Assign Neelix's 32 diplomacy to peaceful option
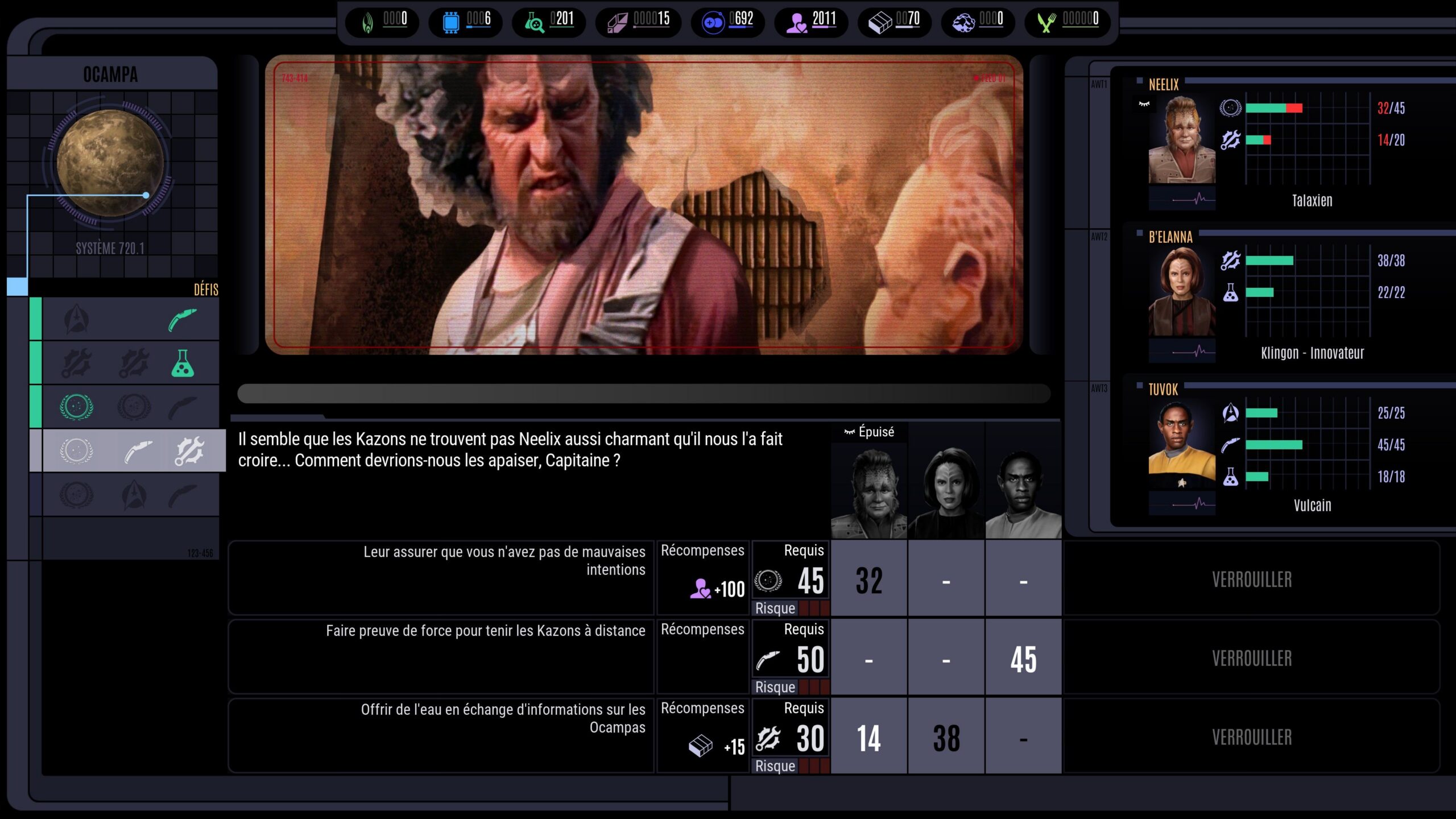Viewport: 1456px width, 819px height. [869, 579]
